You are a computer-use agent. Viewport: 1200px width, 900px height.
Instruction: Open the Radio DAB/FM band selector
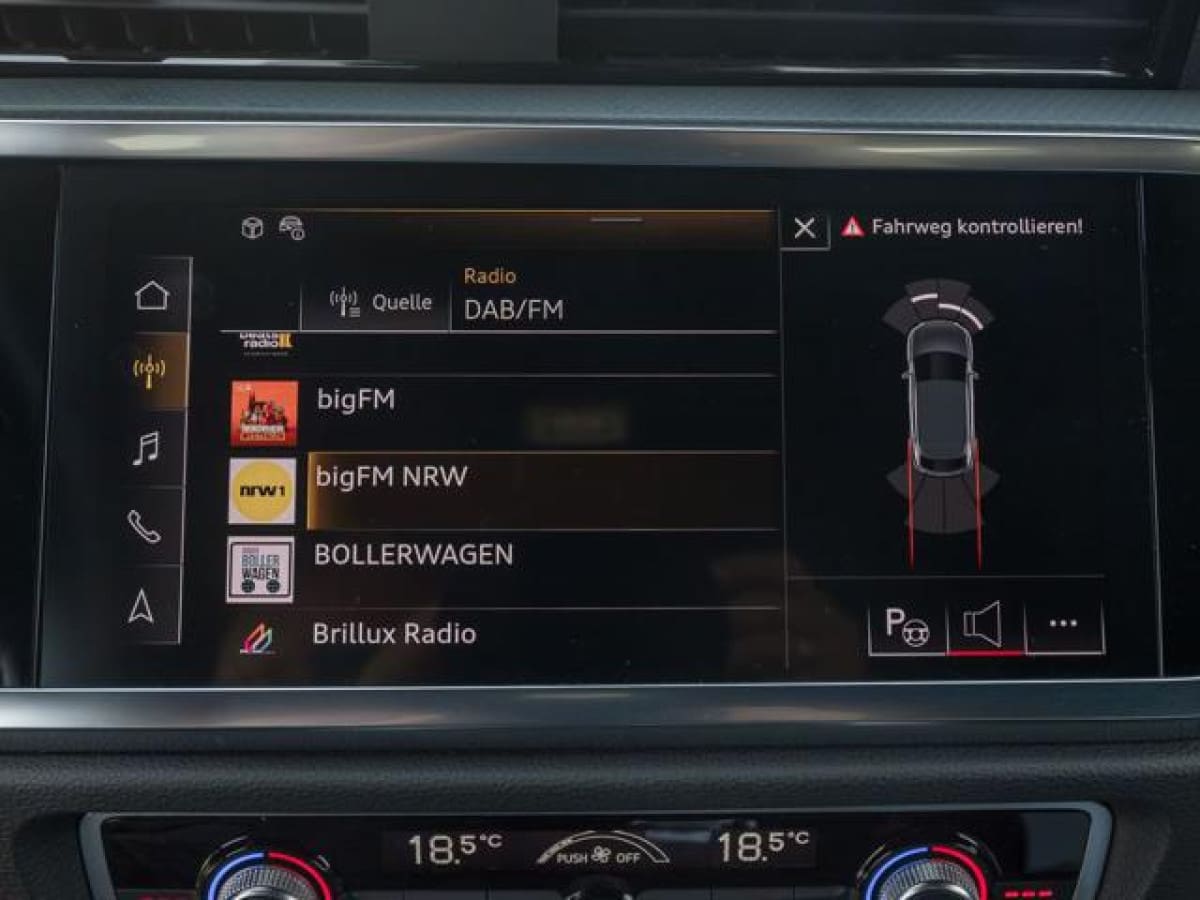(x=612, y=298)
